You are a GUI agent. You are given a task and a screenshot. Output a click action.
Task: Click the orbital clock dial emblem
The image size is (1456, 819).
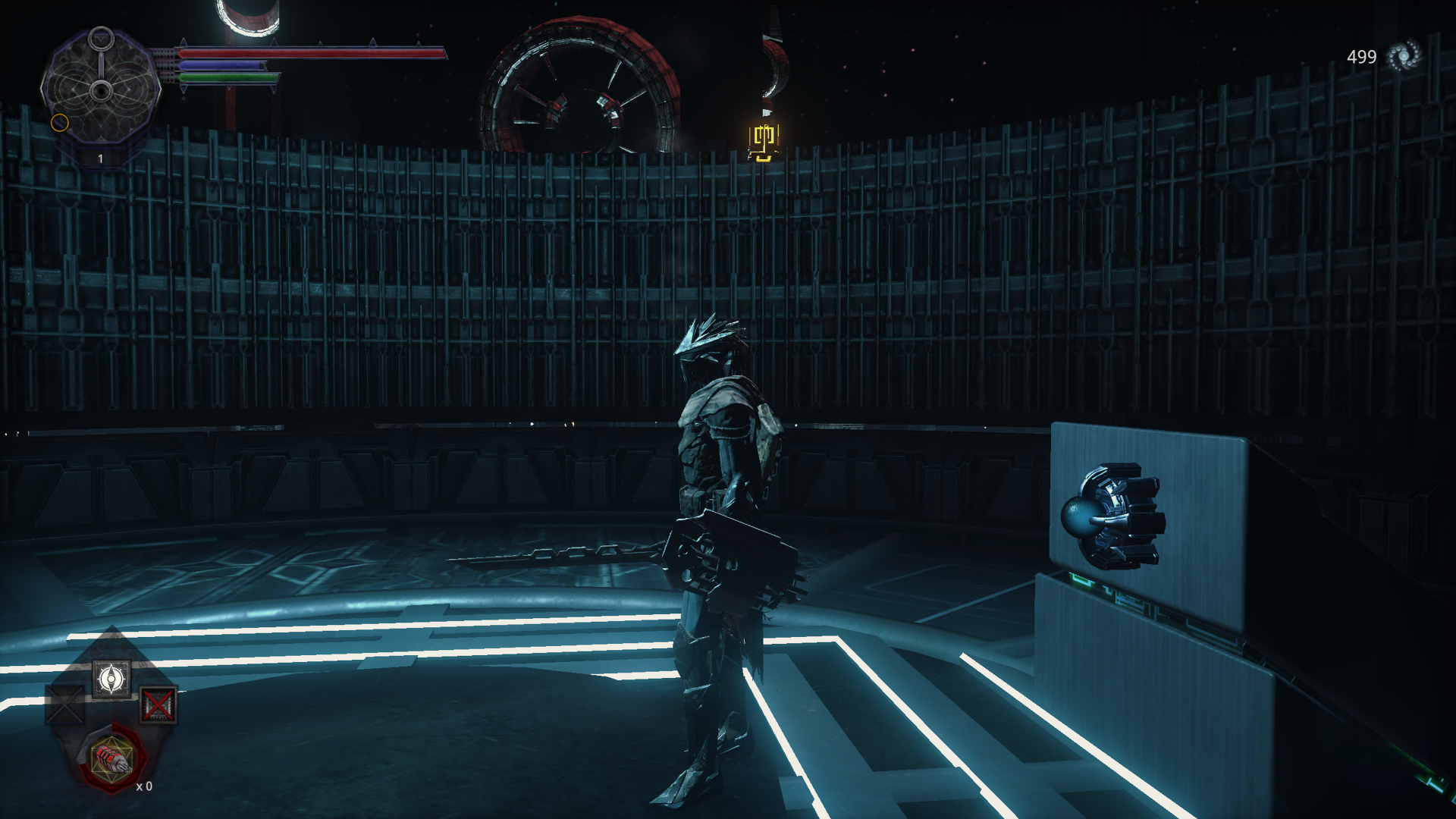101,91
